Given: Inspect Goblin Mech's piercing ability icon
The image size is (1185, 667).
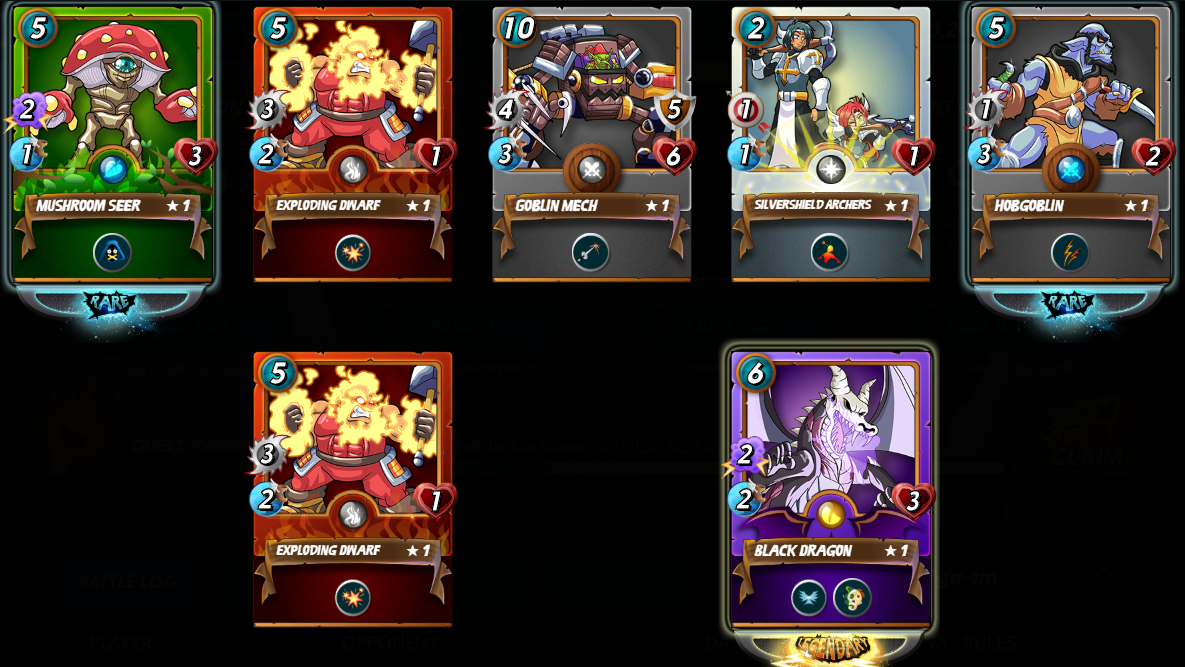Looking at the screenshot, I should (x=591, y=252).
